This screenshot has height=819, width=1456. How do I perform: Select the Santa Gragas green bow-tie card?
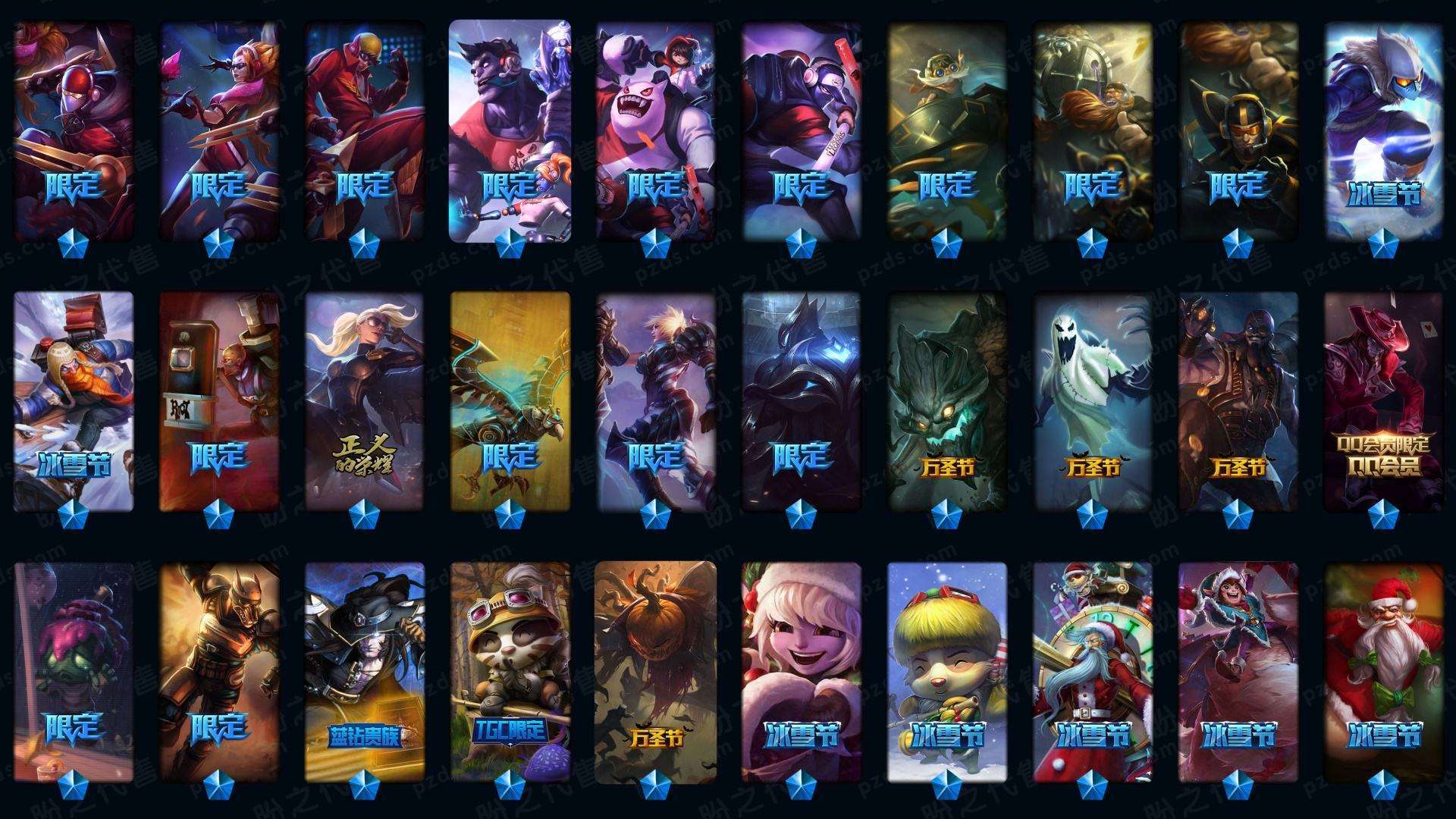(x=1383, y=671)
